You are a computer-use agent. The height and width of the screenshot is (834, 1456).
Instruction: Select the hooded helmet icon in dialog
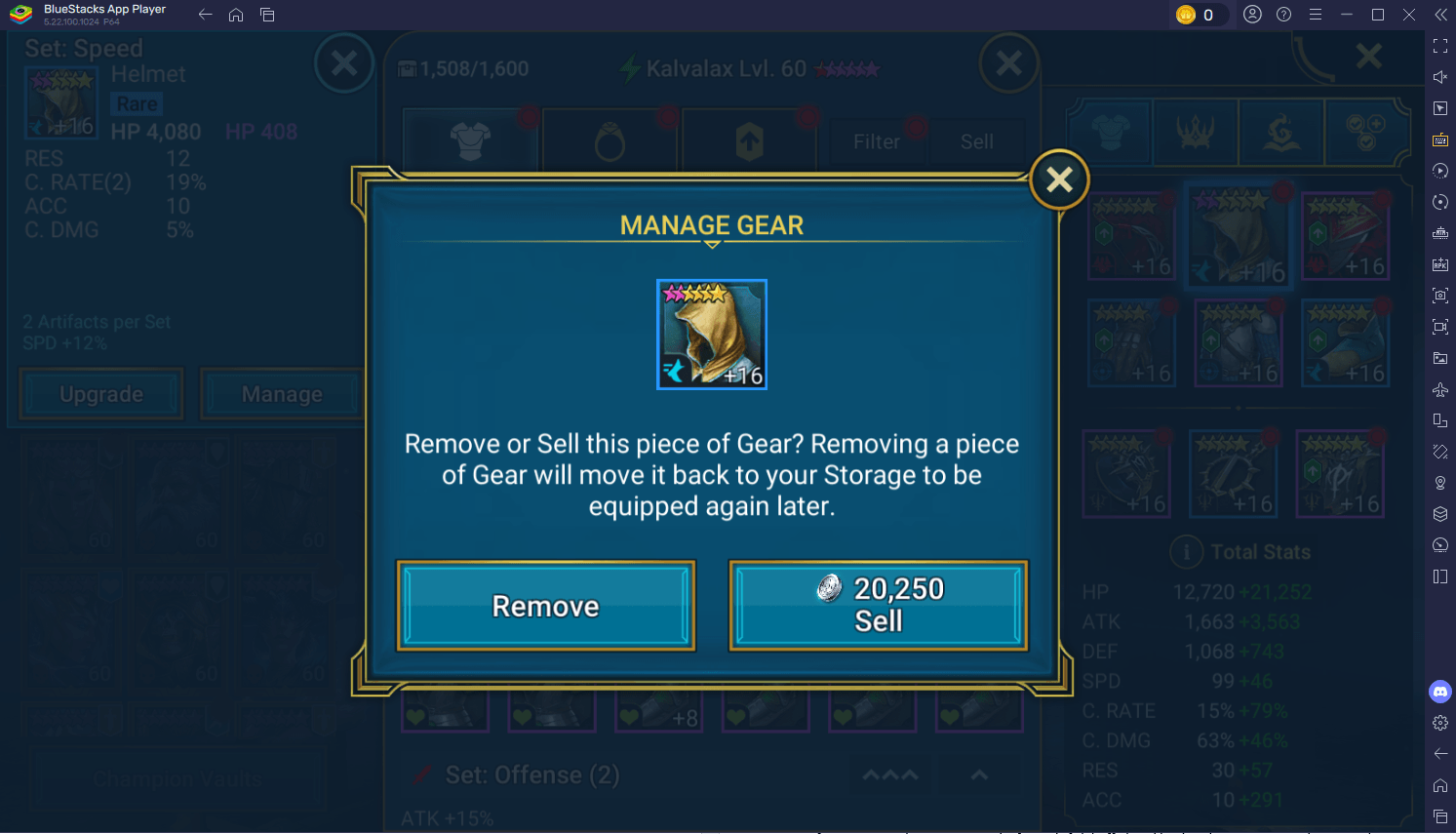click(712, 335)
